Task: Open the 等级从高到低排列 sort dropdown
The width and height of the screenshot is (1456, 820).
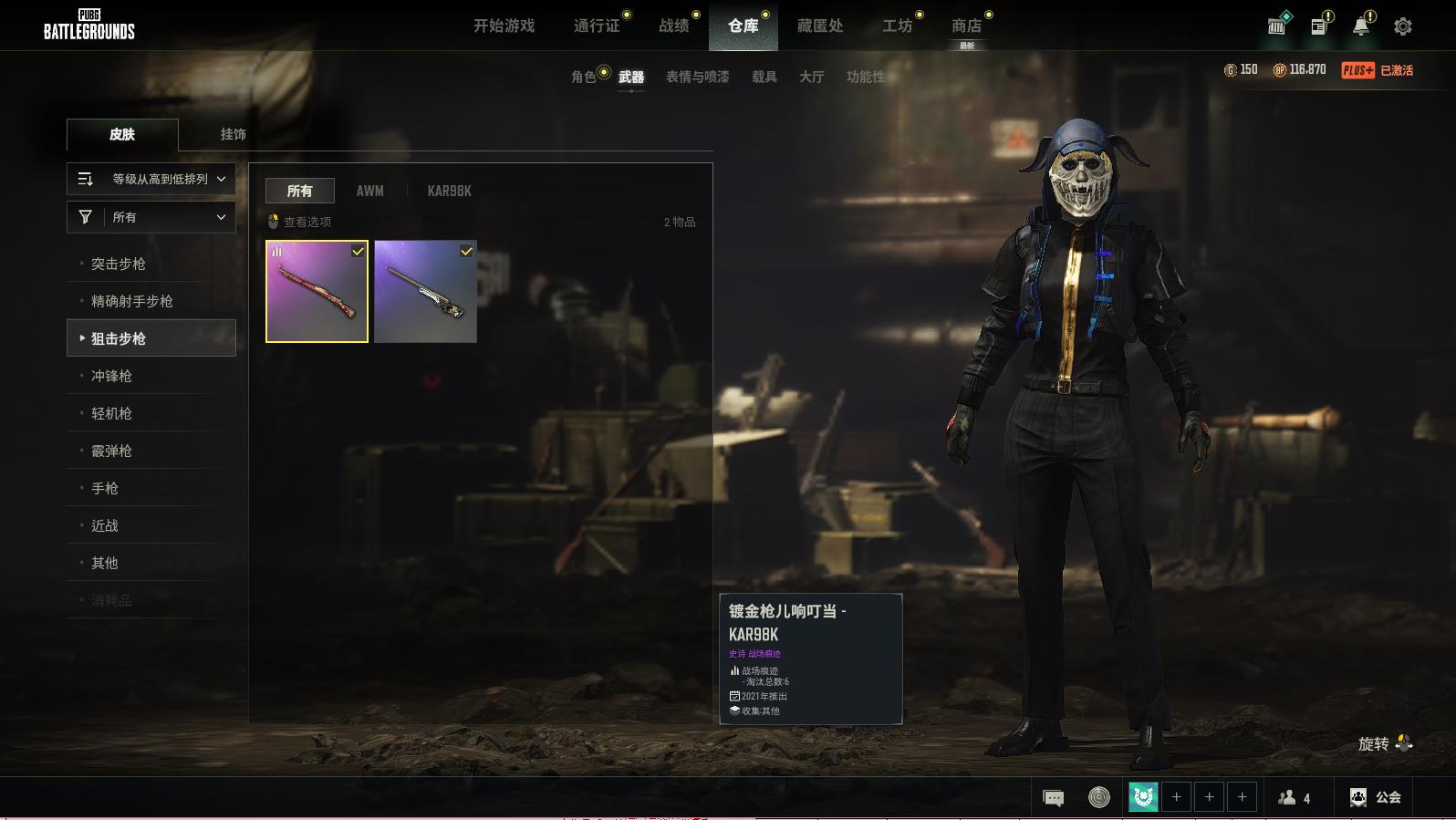Action: [x=151, y=179]
